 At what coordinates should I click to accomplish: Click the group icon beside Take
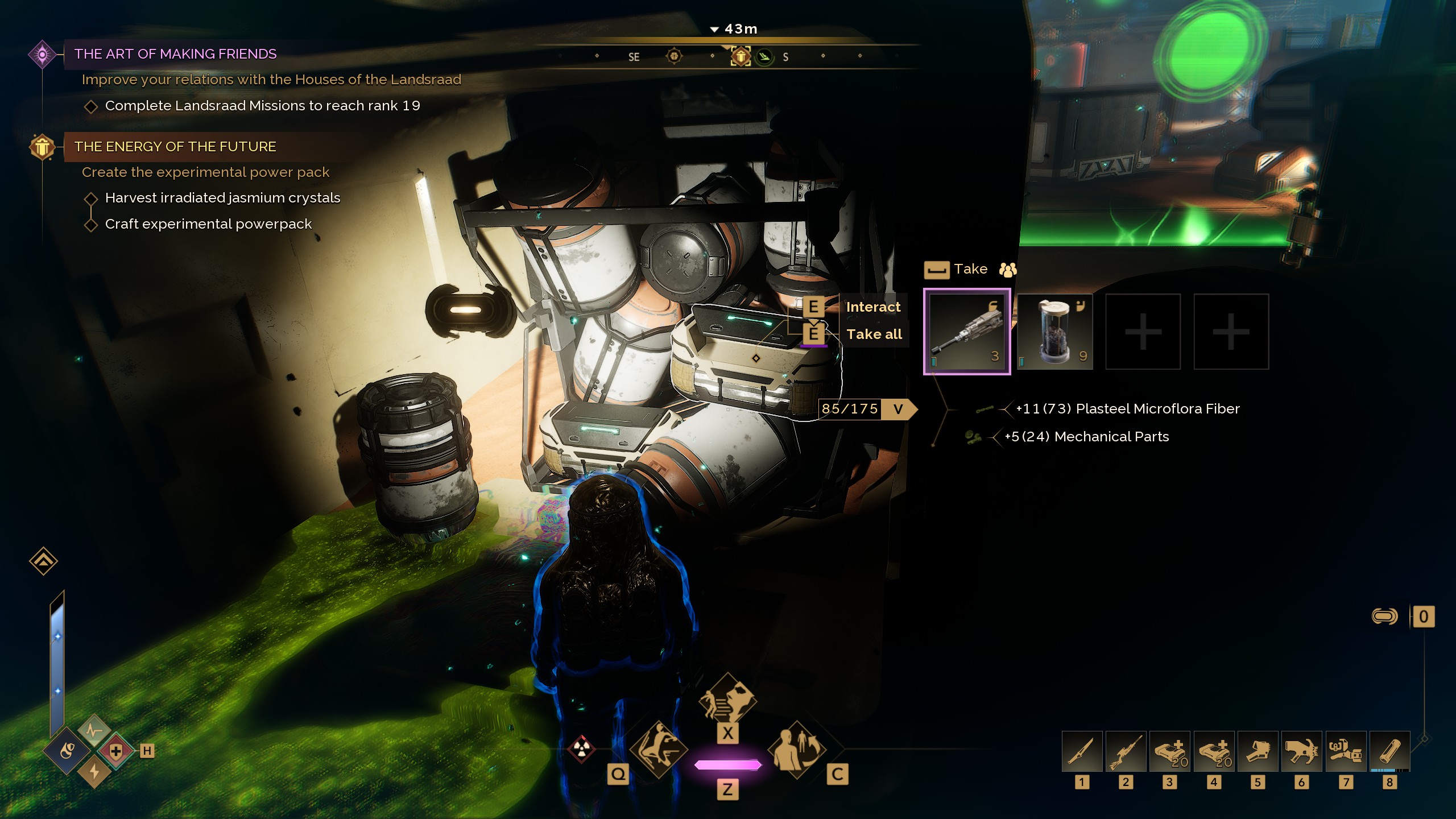1008,270
